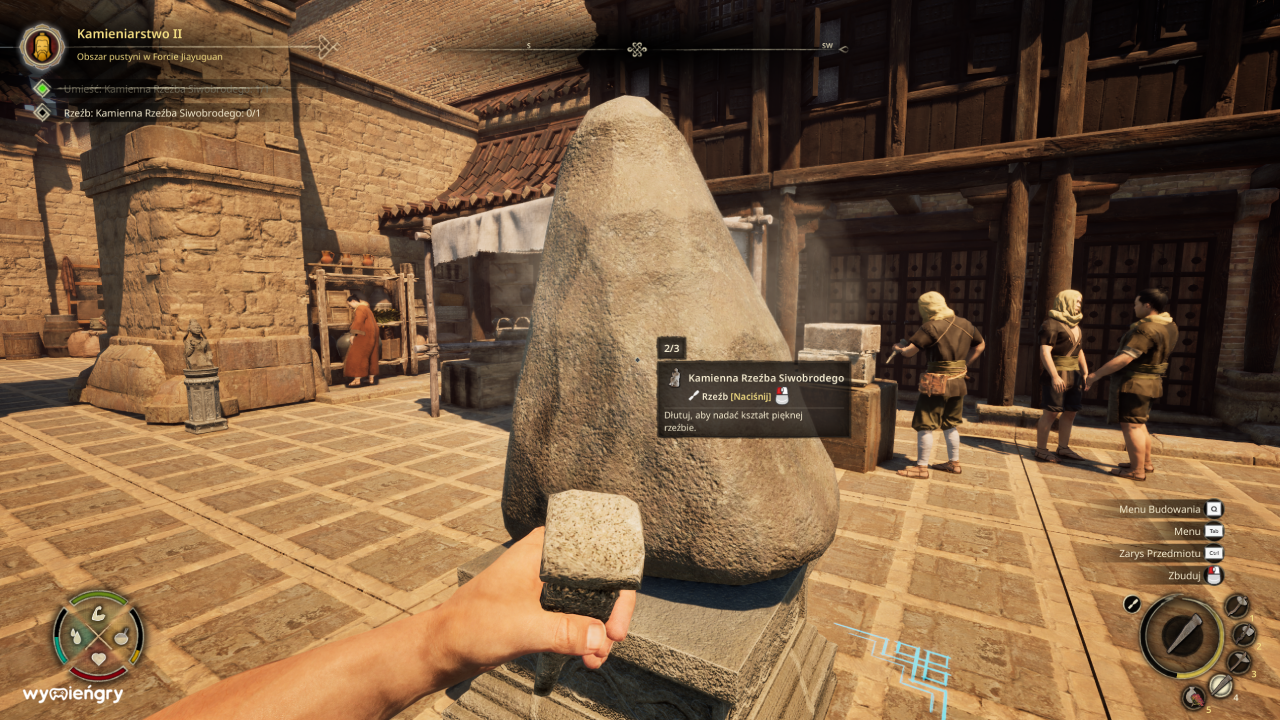1280x720 pixels.
Task: Toggle the diamond marker on the Rzeźb objective
Action: pyautogui.click(x=42, y=111)
